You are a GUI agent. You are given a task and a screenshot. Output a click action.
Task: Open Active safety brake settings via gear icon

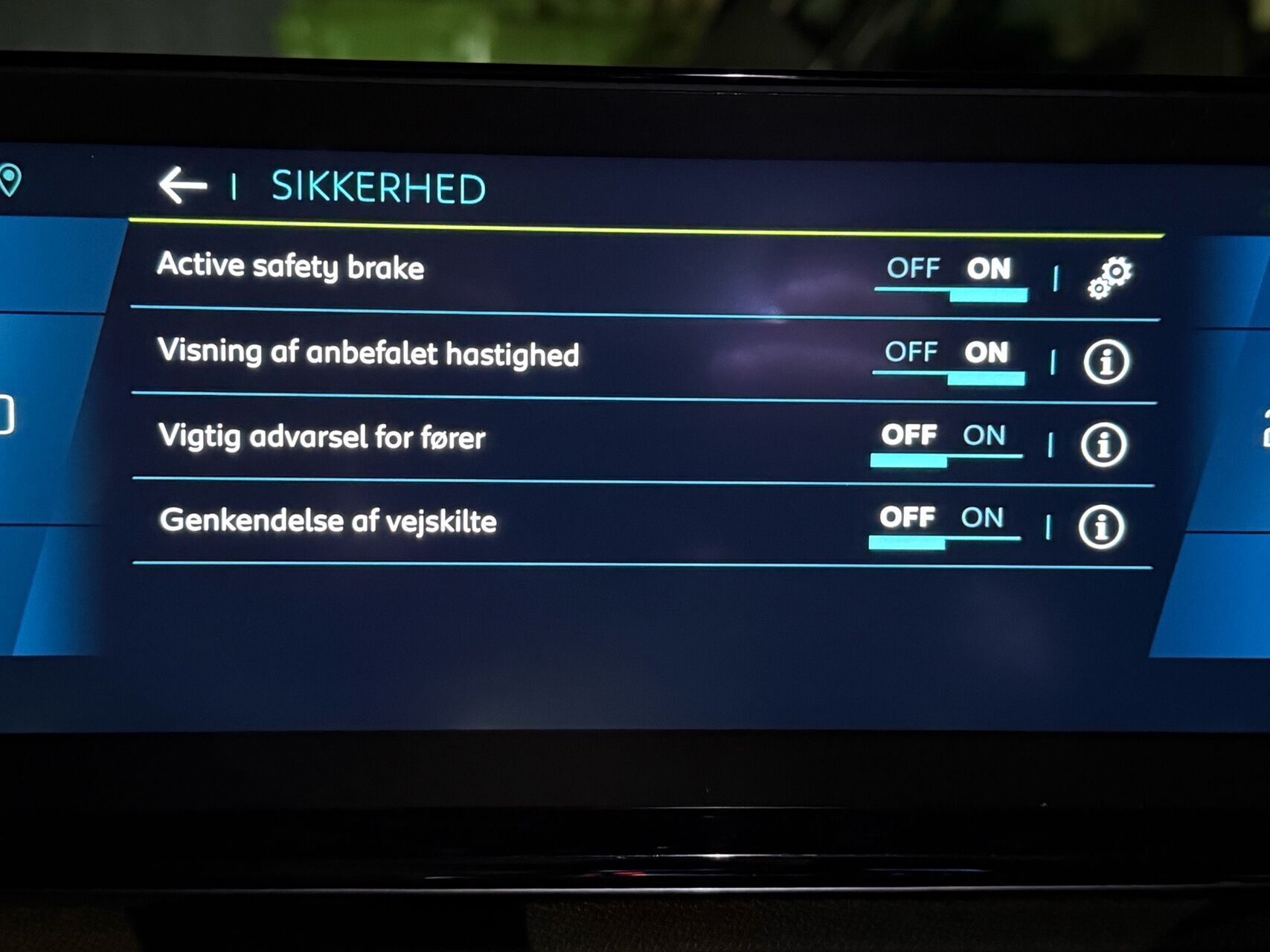tap(1112, 276)
